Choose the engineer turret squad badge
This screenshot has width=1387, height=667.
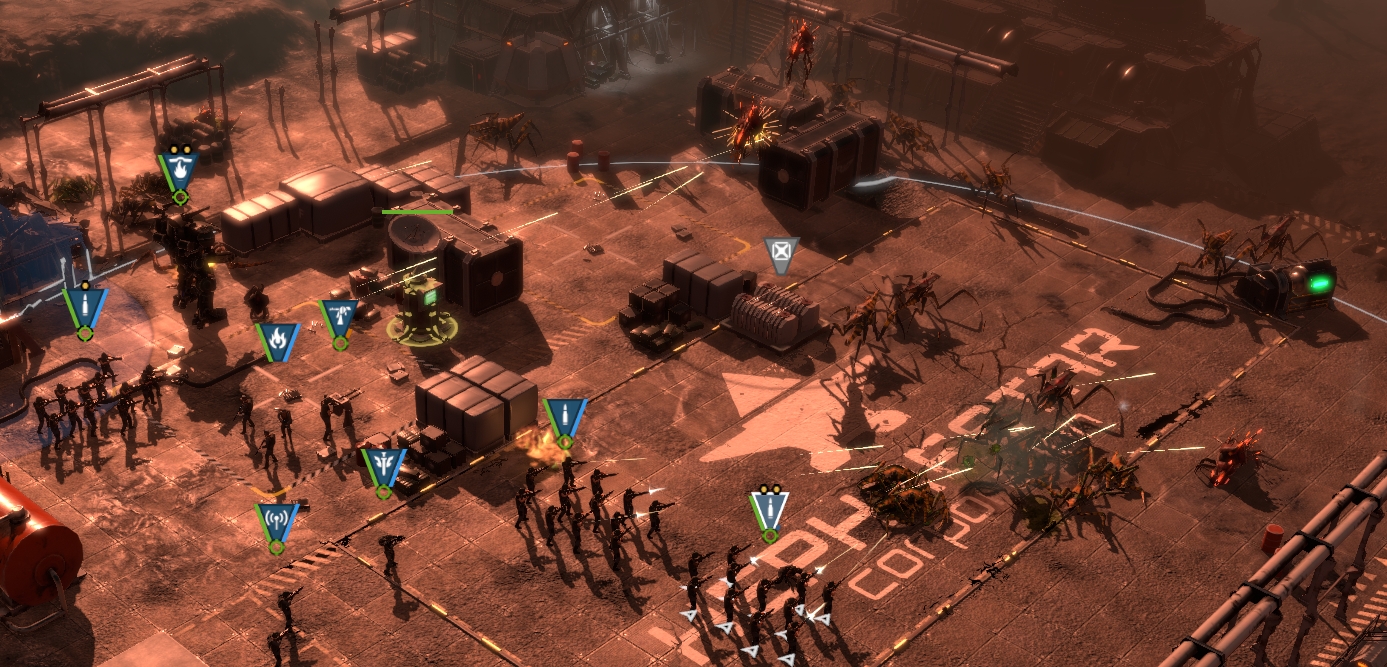coord(339,318)
